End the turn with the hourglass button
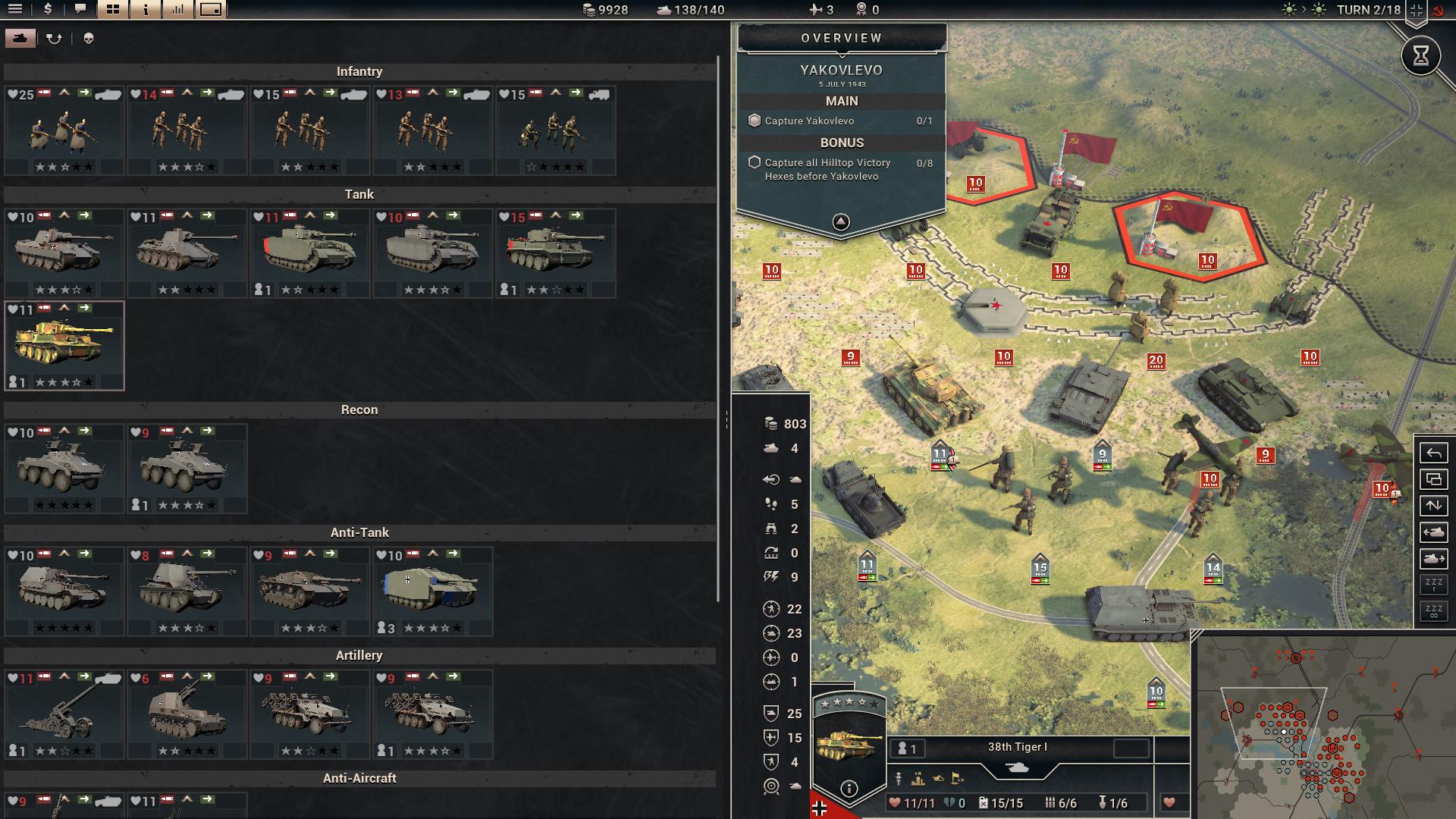The height and width of the screenshot is (819, 1456). coord(1420,55)
